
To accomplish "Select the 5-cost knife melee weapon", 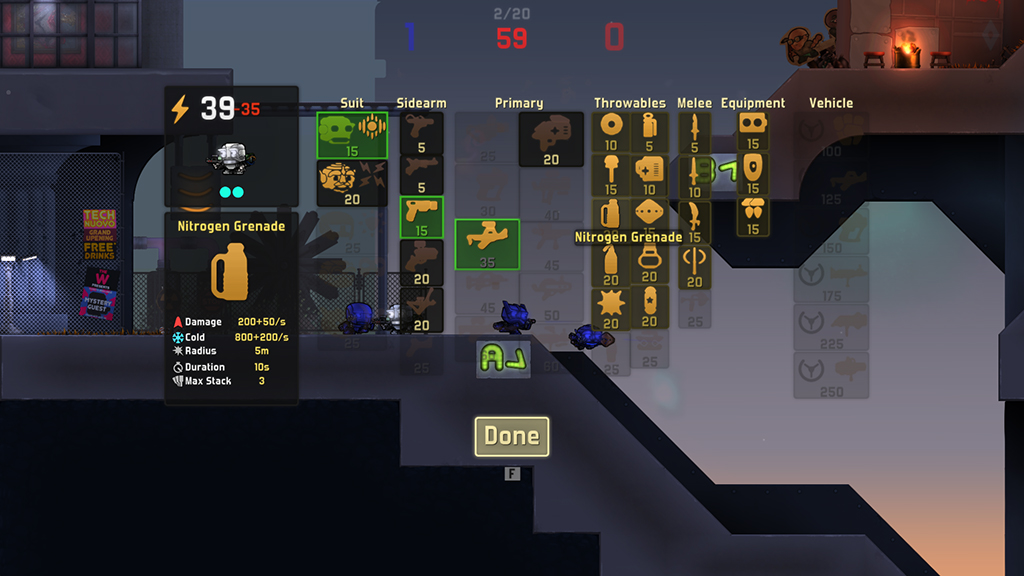I will coord(694,131).
